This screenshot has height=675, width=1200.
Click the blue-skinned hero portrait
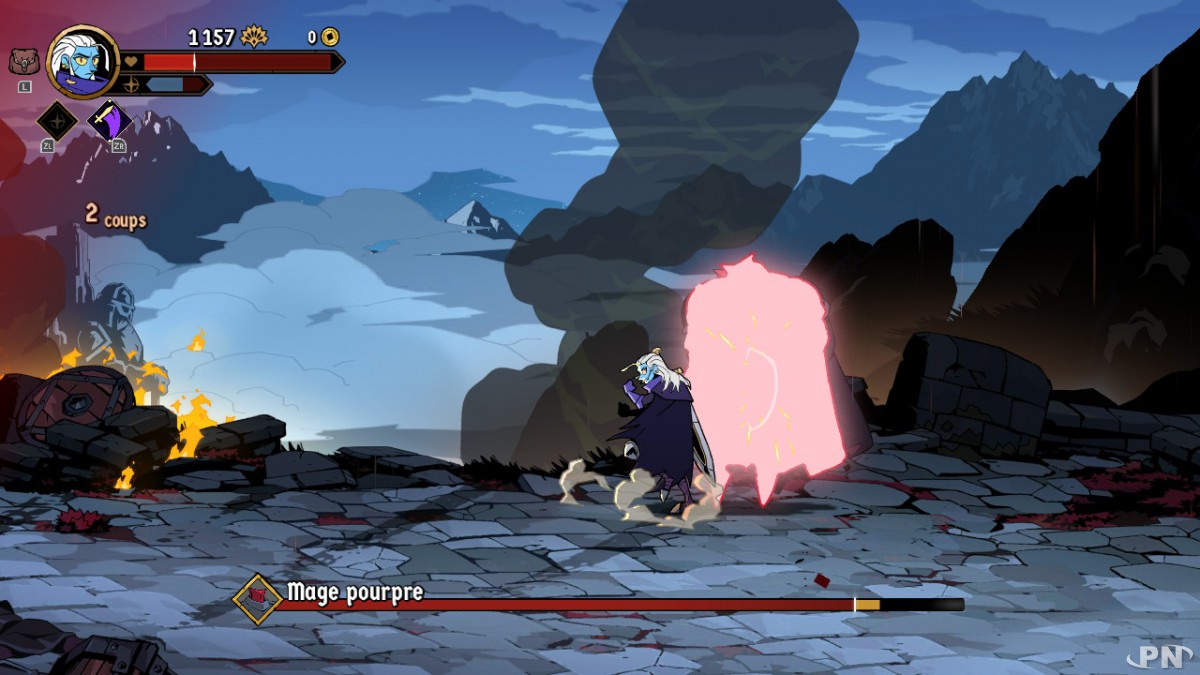pyautogui.click(x=83, y=62)
